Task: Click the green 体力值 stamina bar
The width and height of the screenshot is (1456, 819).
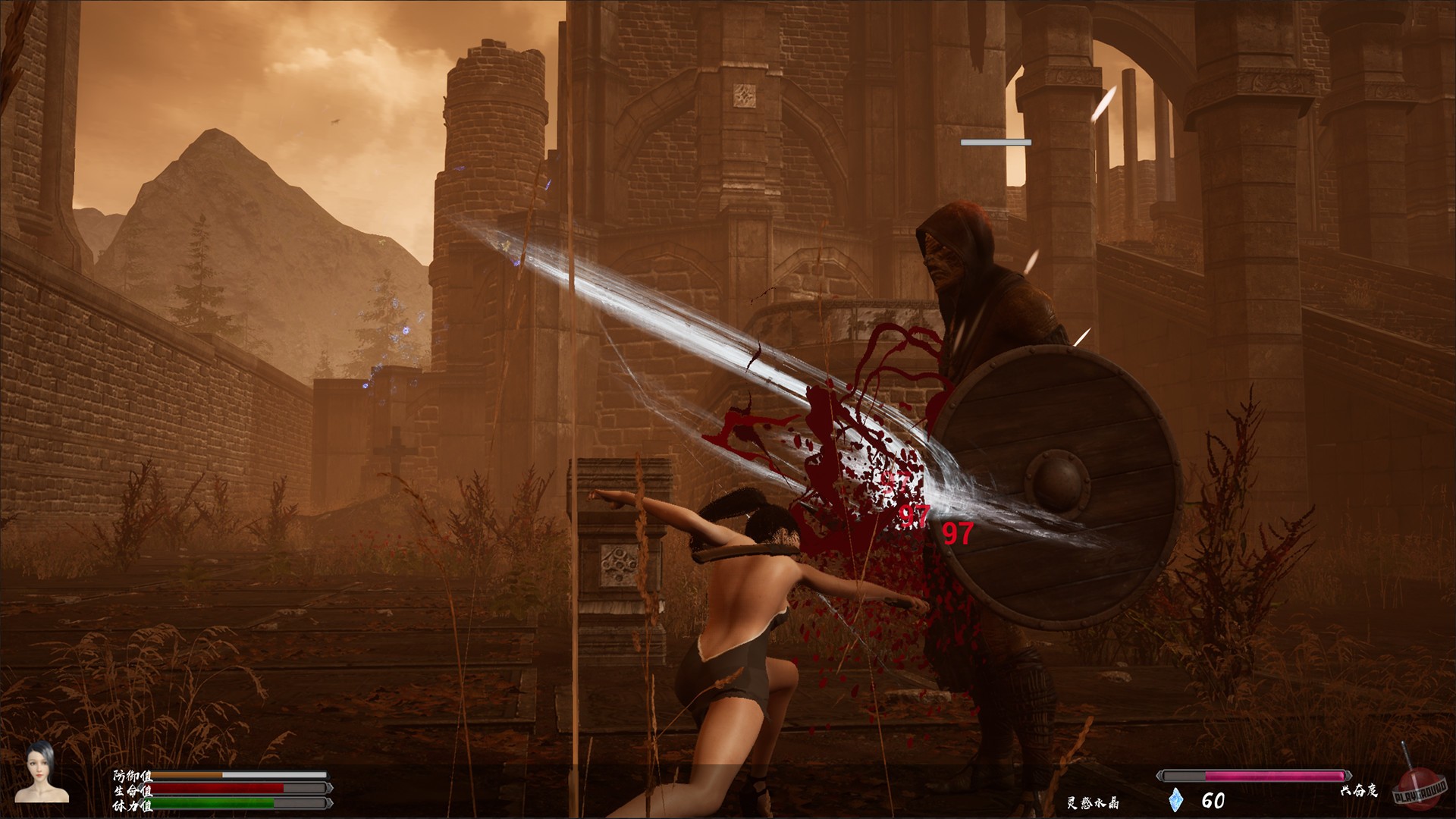Action: (212, 803)
